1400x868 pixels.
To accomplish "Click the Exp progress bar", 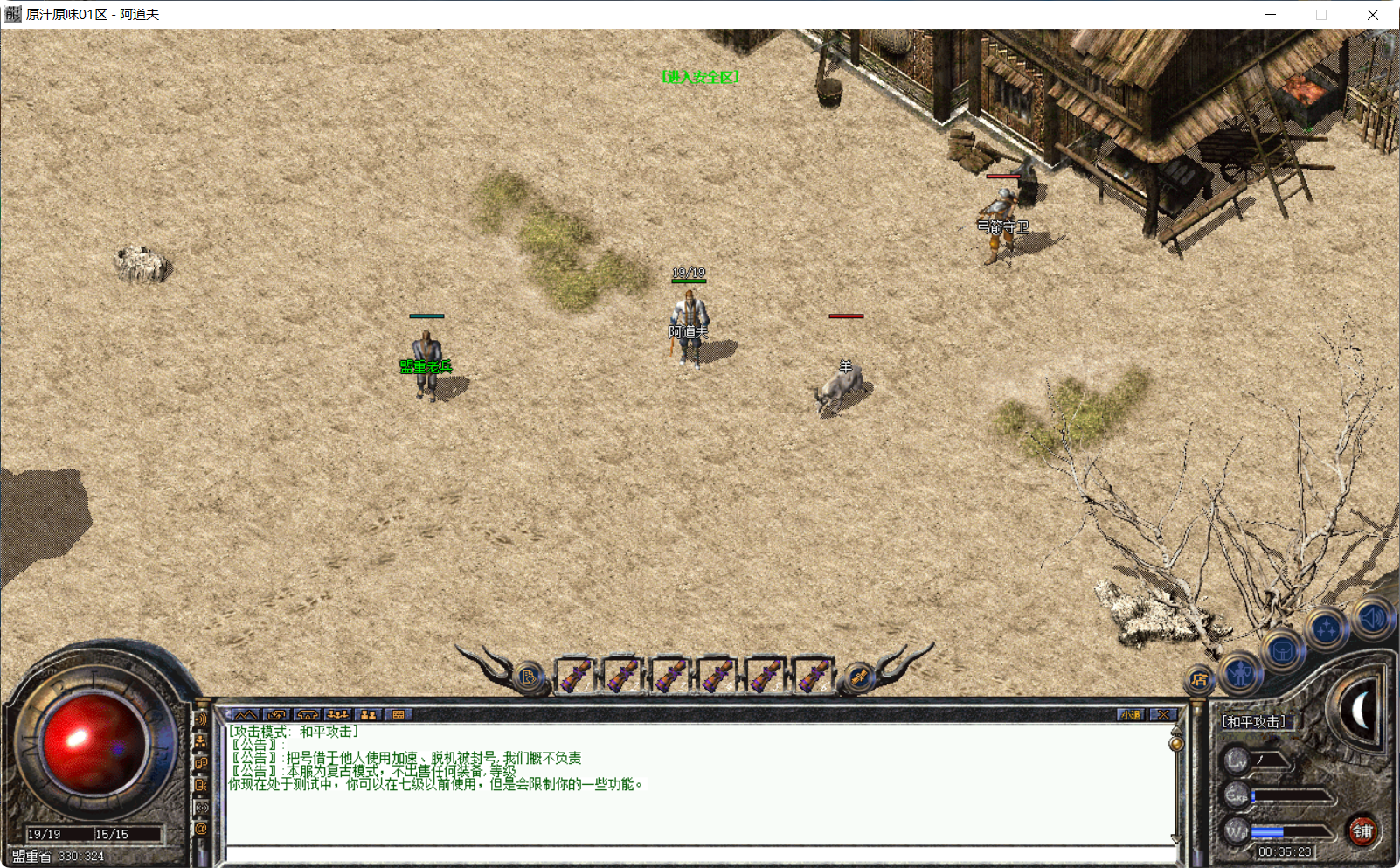I will coord(1291,795).
